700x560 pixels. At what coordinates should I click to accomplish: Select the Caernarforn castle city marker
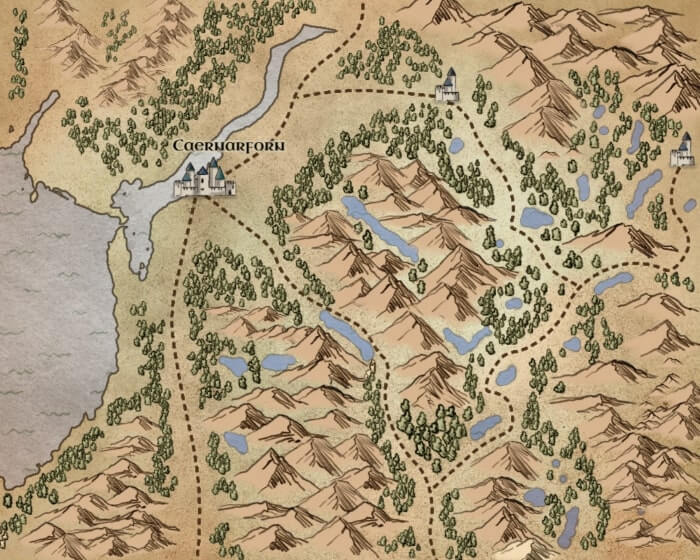(x=205, y=179)
